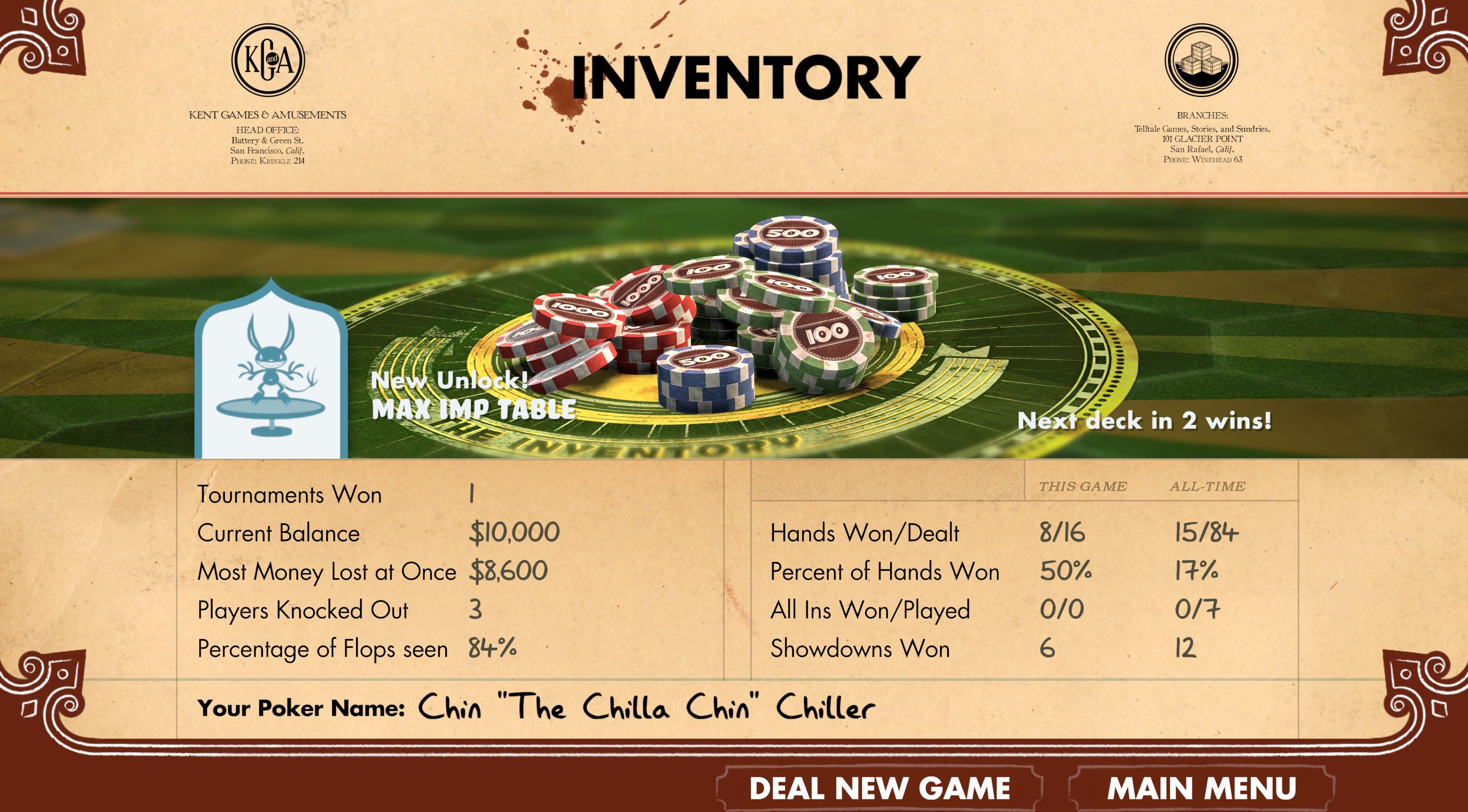This screenshot has width=1468, height=812.
Task: Expand the Showdowns Won statistic row
Action: 860,649
